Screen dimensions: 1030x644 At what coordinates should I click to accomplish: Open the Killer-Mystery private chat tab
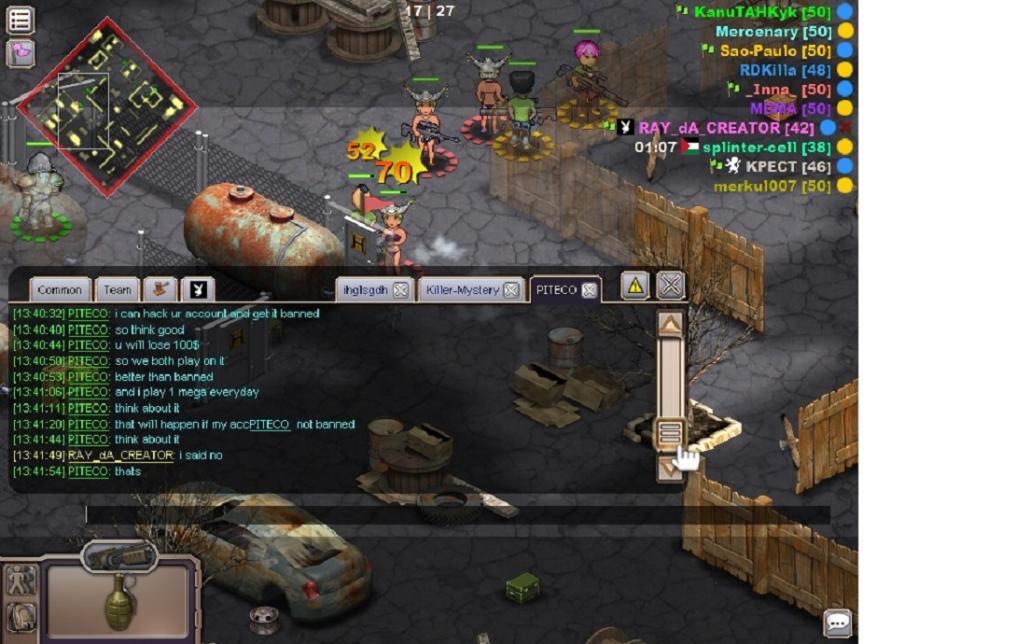click(x=461, y=290)
